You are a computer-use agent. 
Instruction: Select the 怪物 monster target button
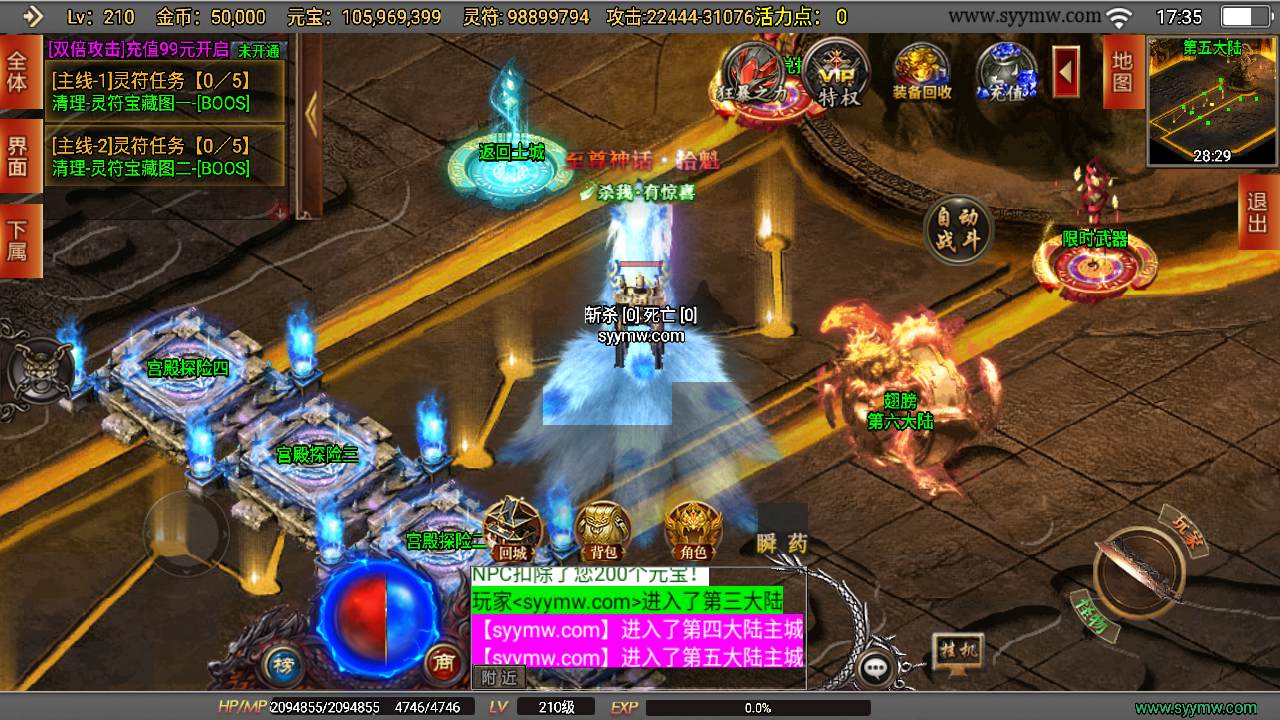click(x=1091, y=615)
